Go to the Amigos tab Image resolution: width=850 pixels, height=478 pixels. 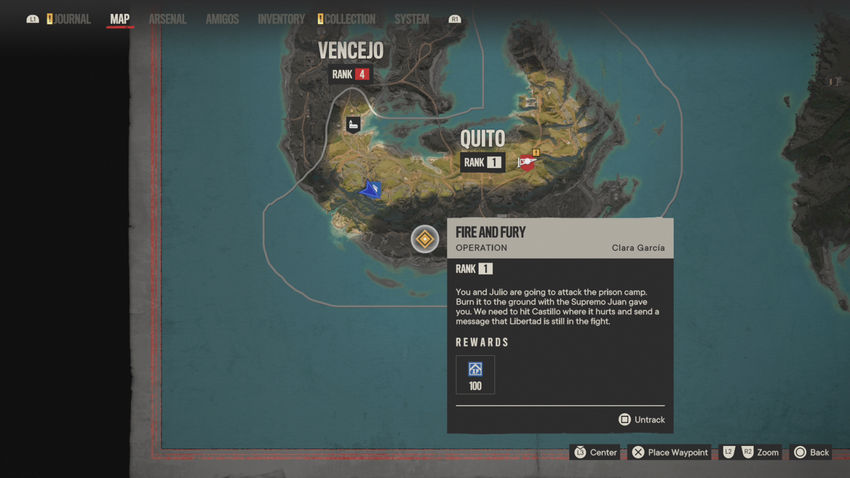click(x=222, y=19)
